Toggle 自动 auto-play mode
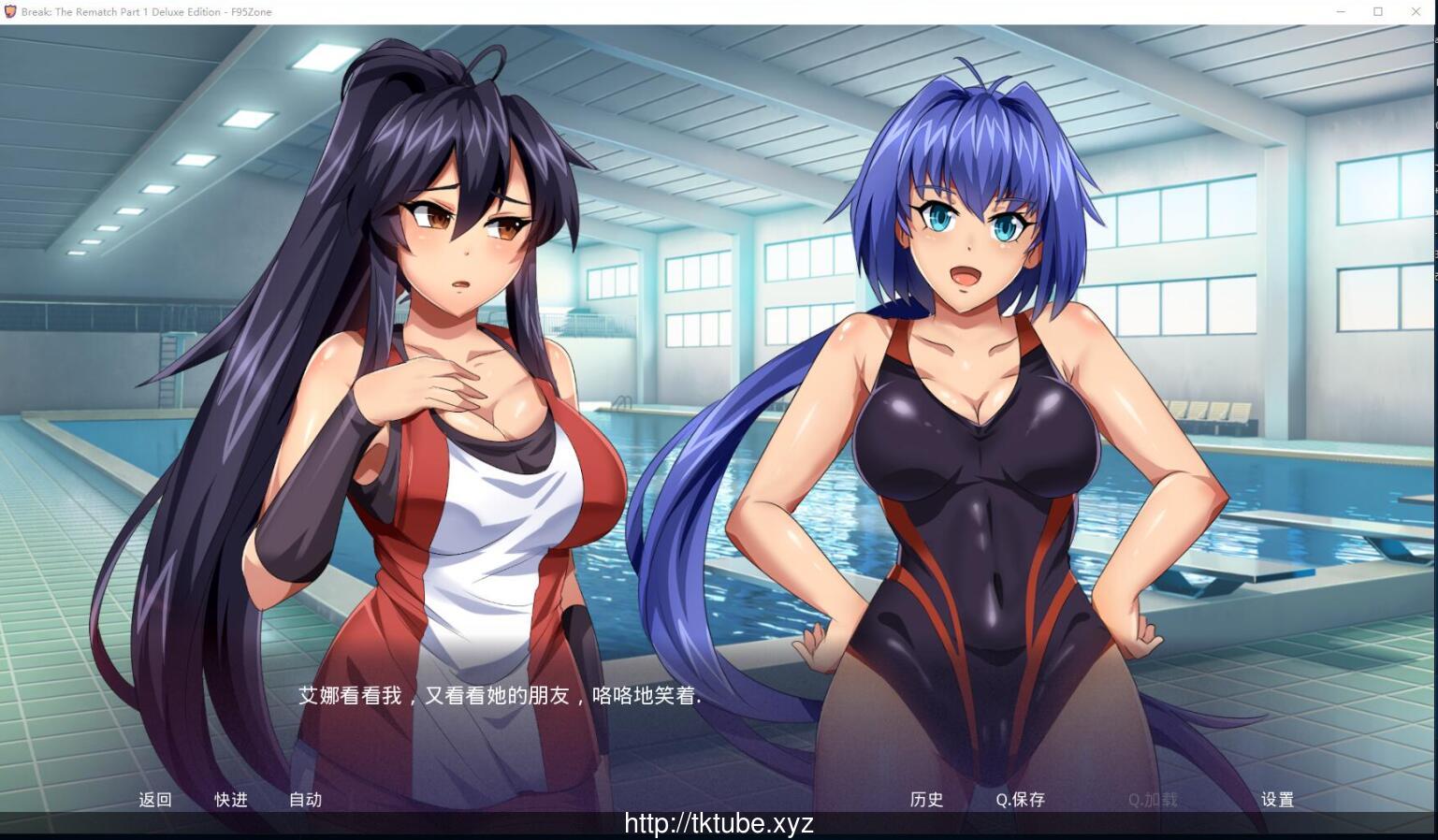The width and height of the screenshot is (1438, 840). pyautogui.click(x=305, y=800)
